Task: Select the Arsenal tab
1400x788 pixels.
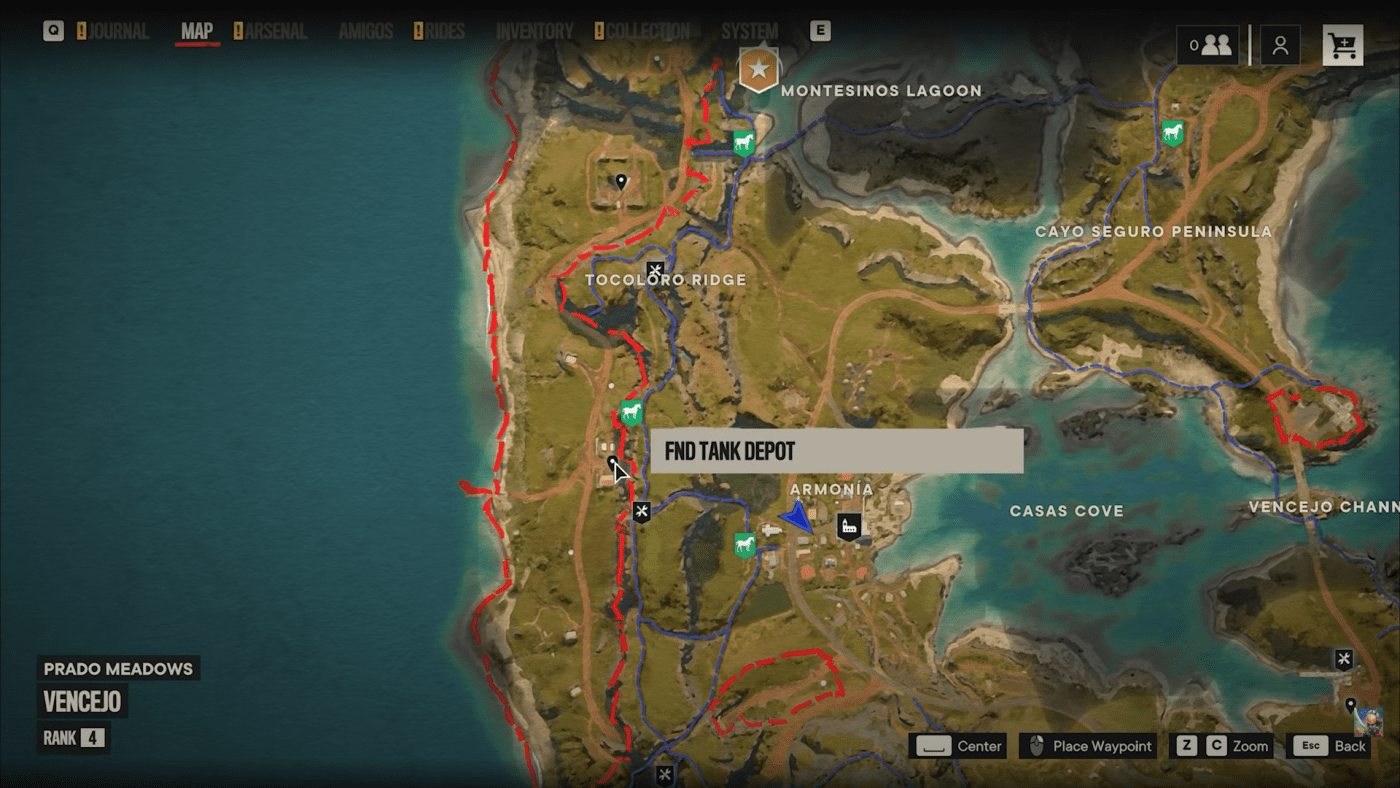Action: click(274, 31)
